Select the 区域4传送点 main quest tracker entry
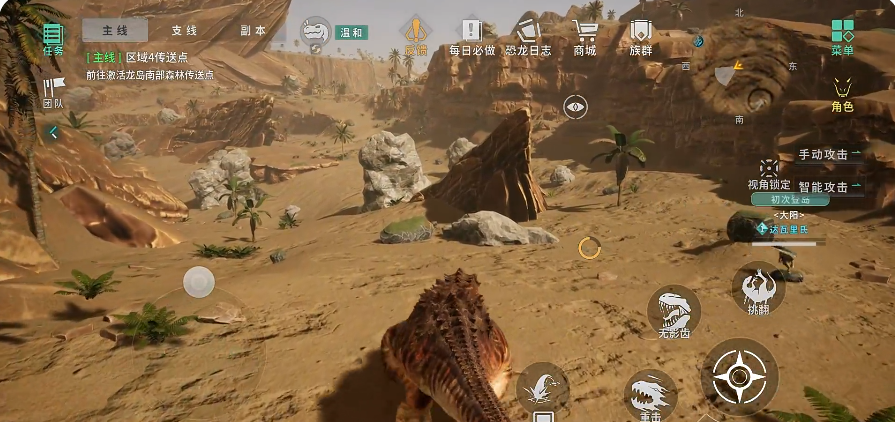The width and height of the screenshot is (895, 422). click(148, 58)
